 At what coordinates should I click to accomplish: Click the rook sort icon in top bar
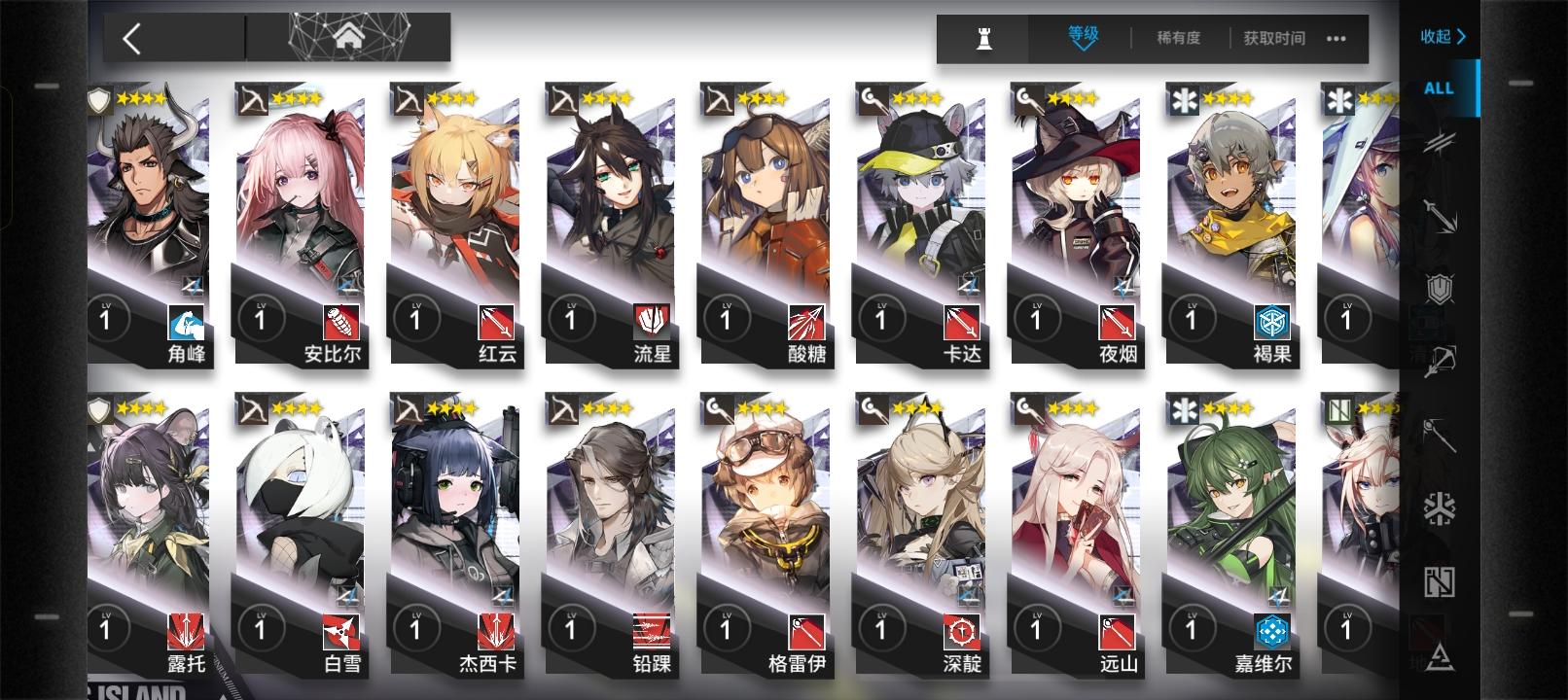click(982, 39)
